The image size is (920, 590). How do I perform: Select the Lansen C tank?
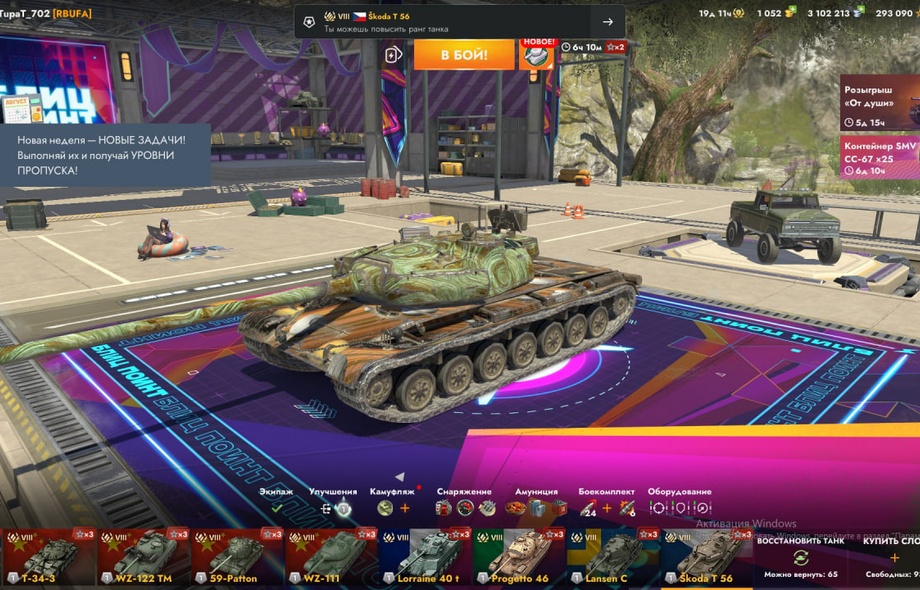coord(612,556)
